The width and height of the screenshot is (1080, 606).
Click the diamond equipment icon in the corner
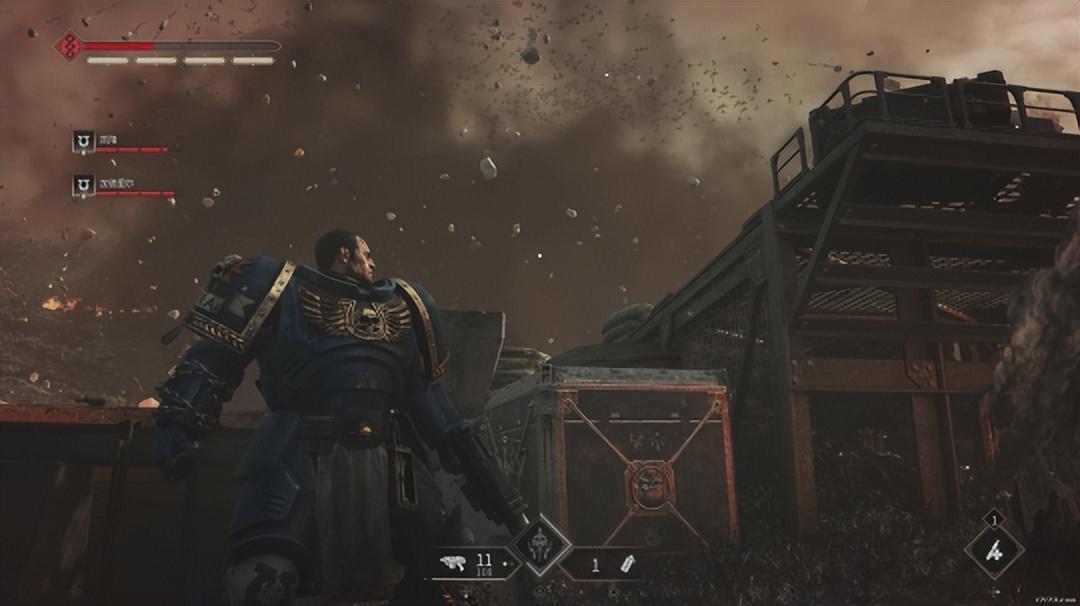click(994, 551)
